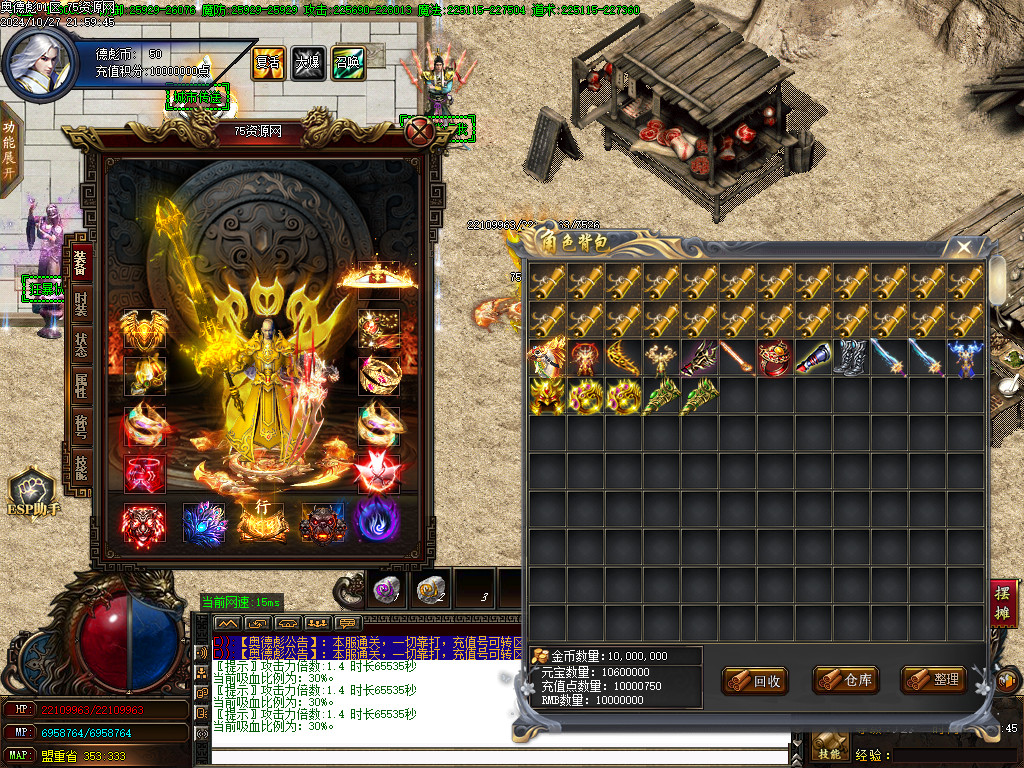The image size is (1024, 768).
Task: Activate the 复活 revive button
Action: pos(267,63)
